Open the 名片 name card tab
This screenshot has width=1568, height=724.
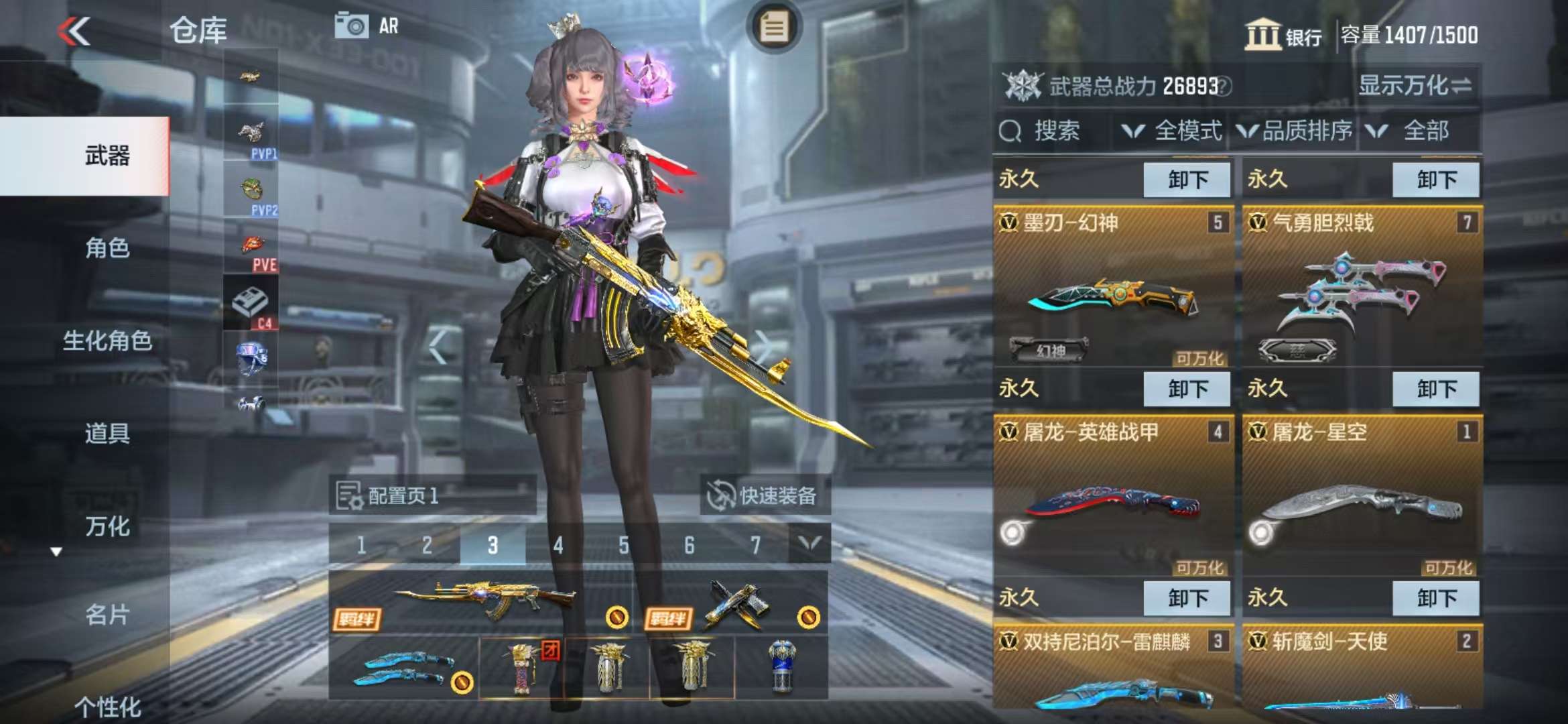click(x=107, y=614)
